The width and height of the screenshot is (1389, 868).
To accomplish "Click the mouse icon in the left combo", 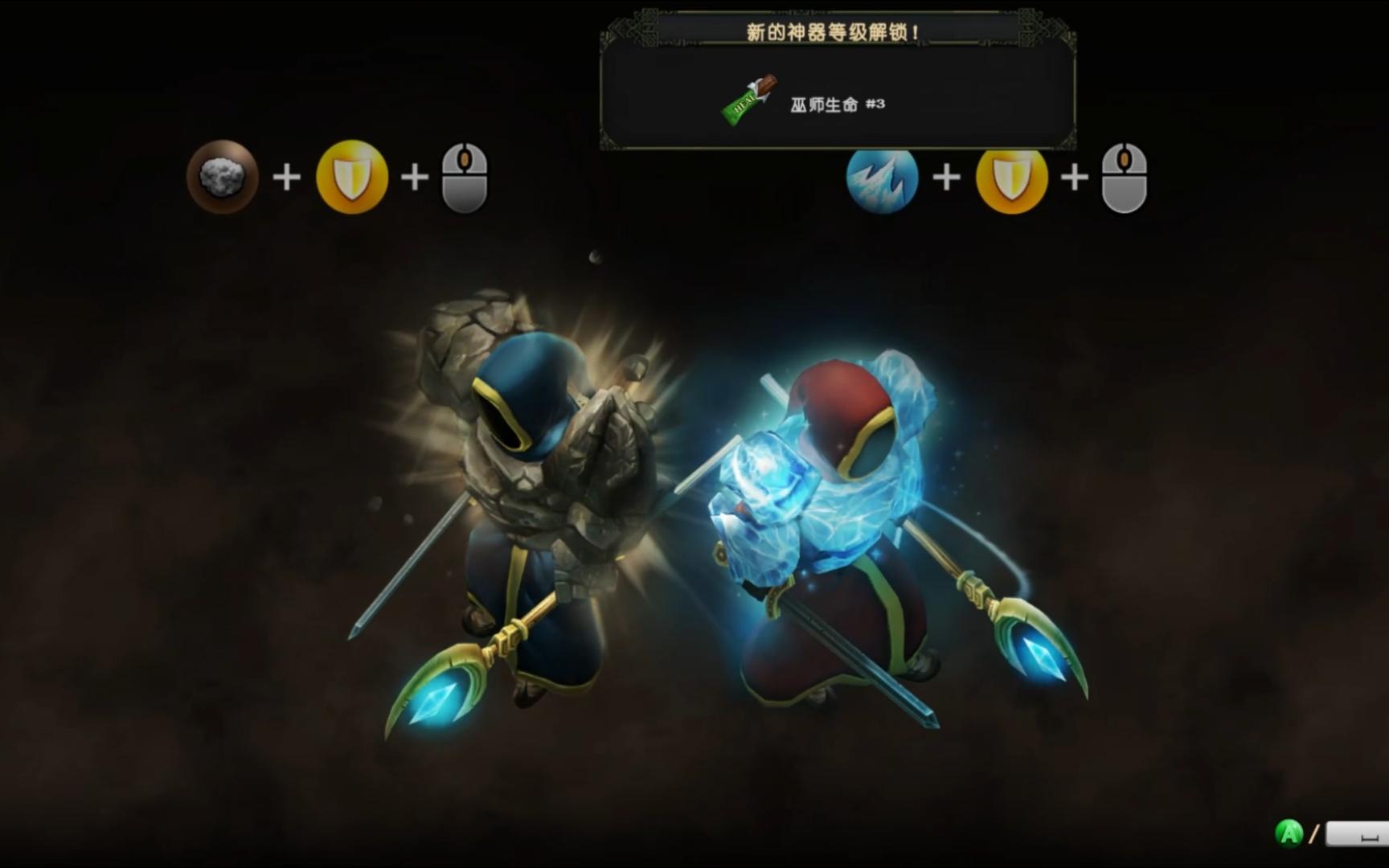I will (466, 178).
